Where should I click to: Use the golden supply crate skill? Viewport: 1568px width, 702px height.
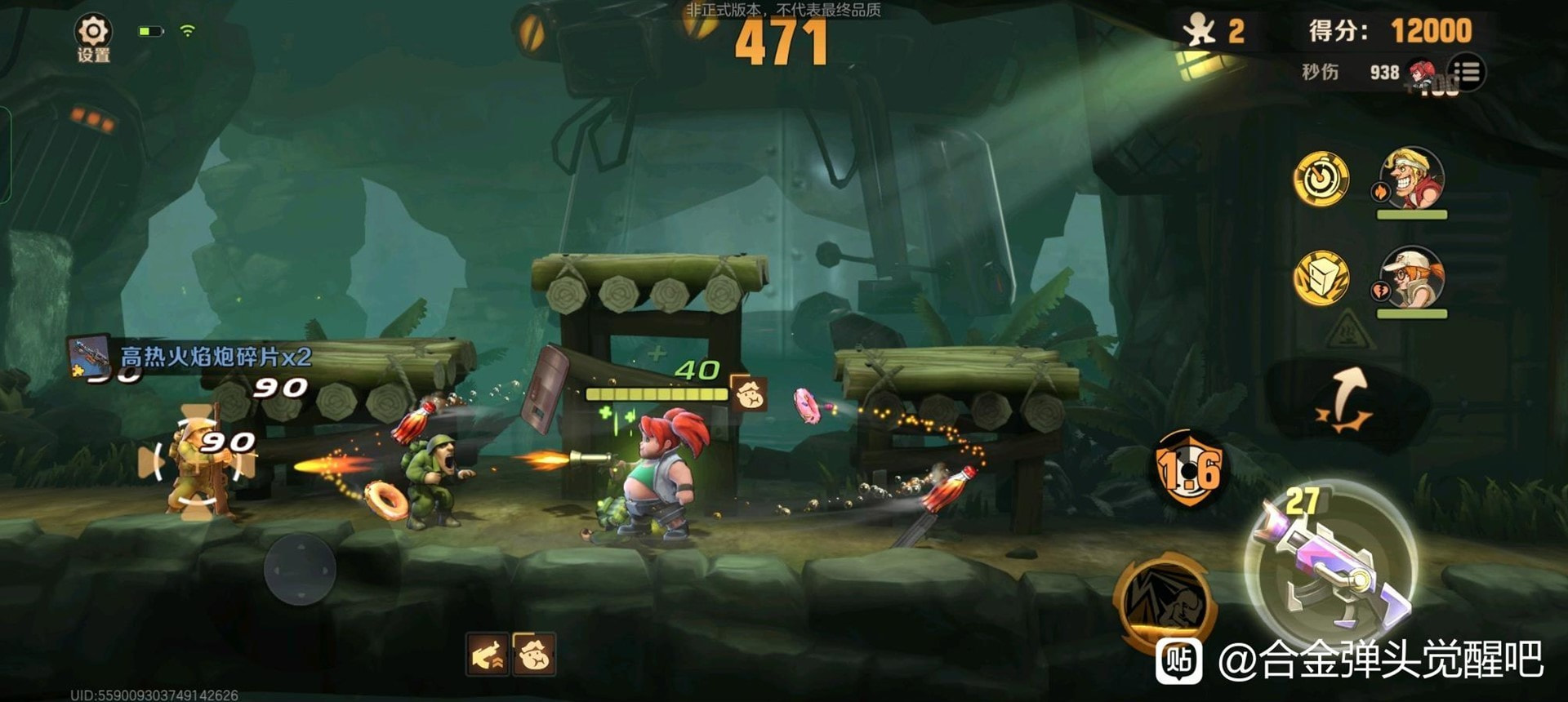[x=1321, y=278]
